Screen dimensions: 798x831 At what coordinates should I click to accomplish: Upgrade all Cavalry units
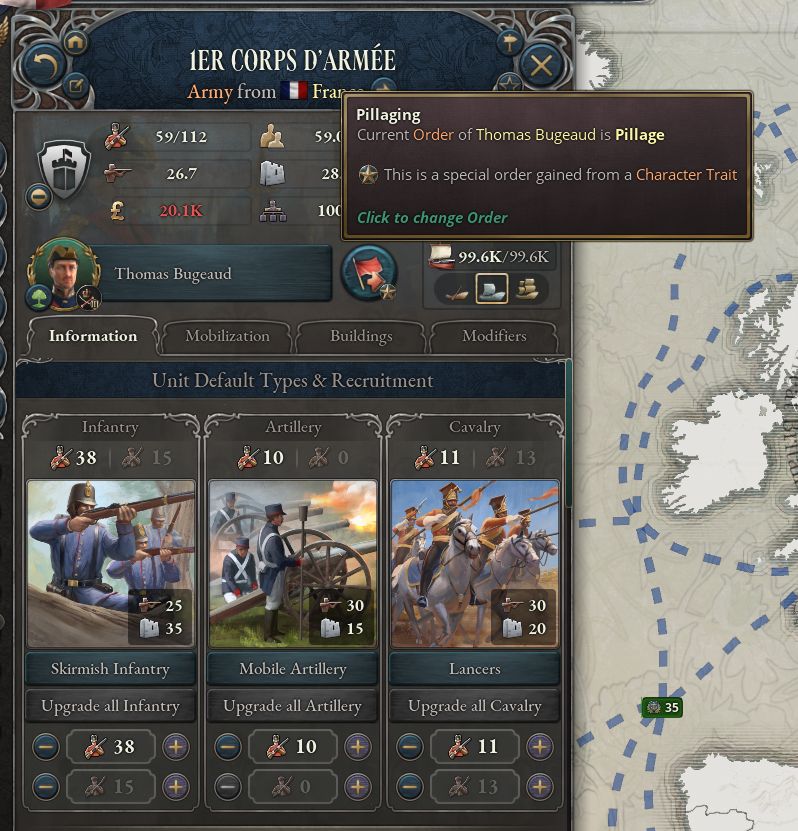click(474, 706)
